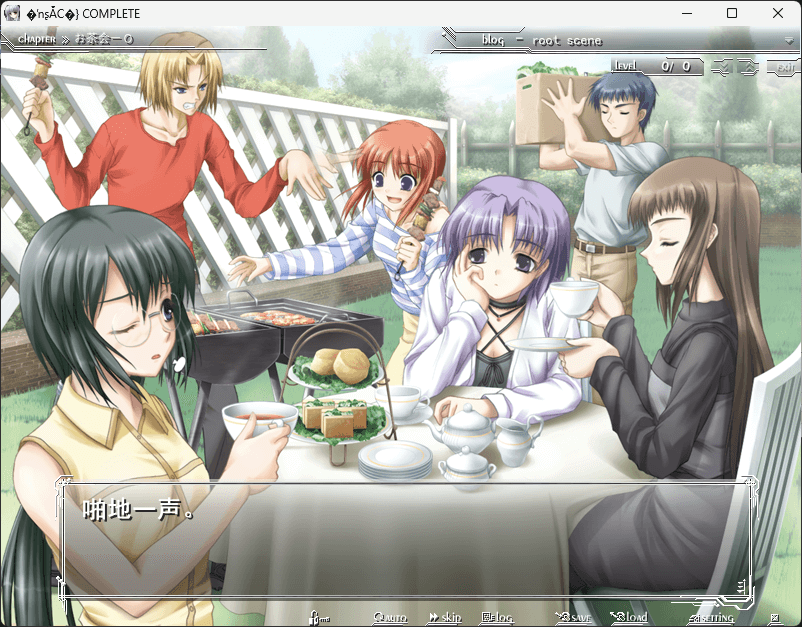Go up a level with the up chevrons
This screenshot has width=802, height=627.
748,67
